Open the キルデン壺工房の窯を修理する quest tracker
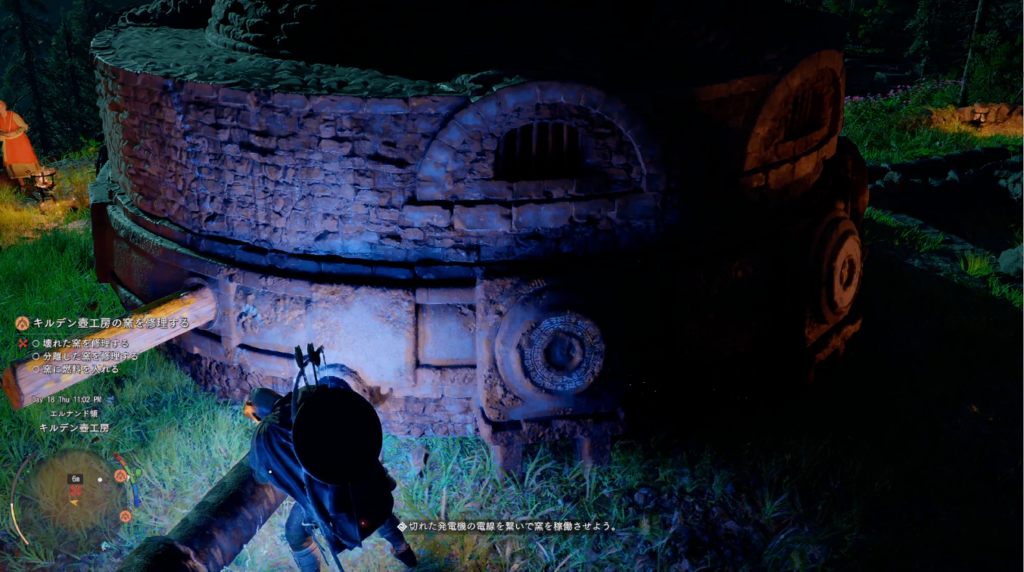 [x=110, y=323]
